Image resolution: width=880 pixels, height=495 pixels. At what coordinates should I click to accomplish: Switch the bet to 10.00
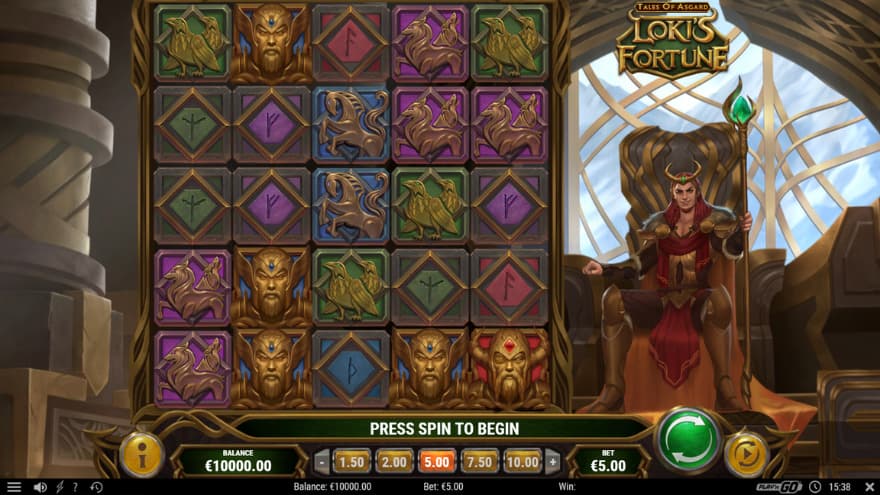tap(522, 461)
